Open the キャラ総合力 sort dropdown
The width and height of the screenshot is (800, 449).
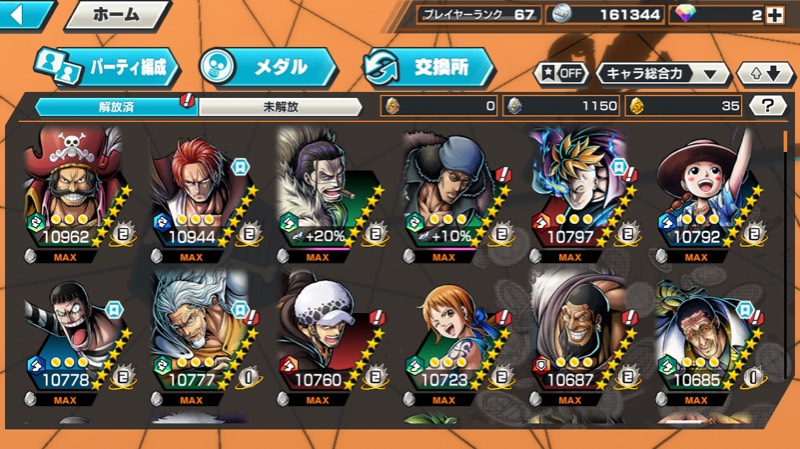pos(662,73)
